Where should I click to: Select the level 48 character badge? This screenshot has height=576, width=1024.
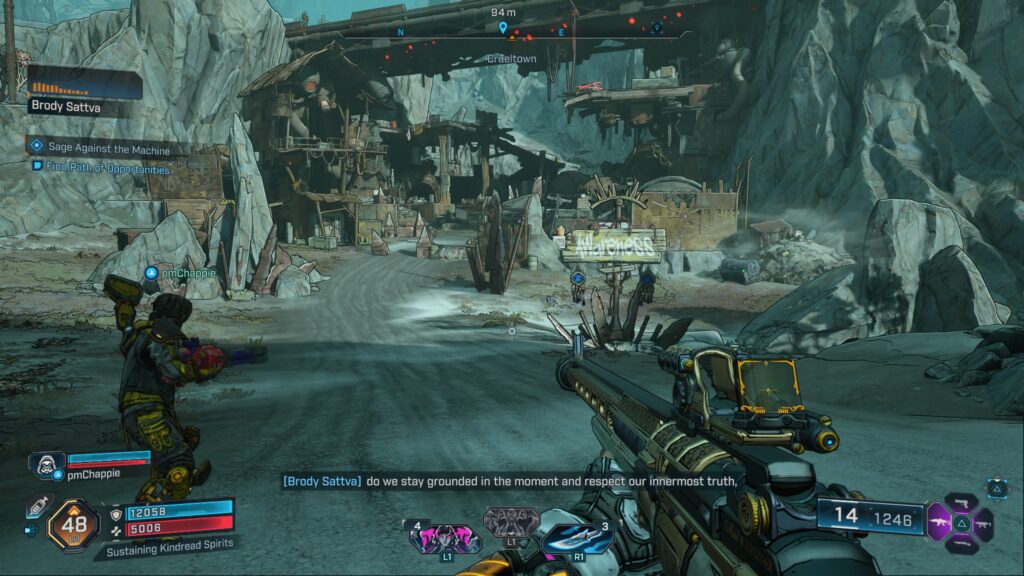73,523
